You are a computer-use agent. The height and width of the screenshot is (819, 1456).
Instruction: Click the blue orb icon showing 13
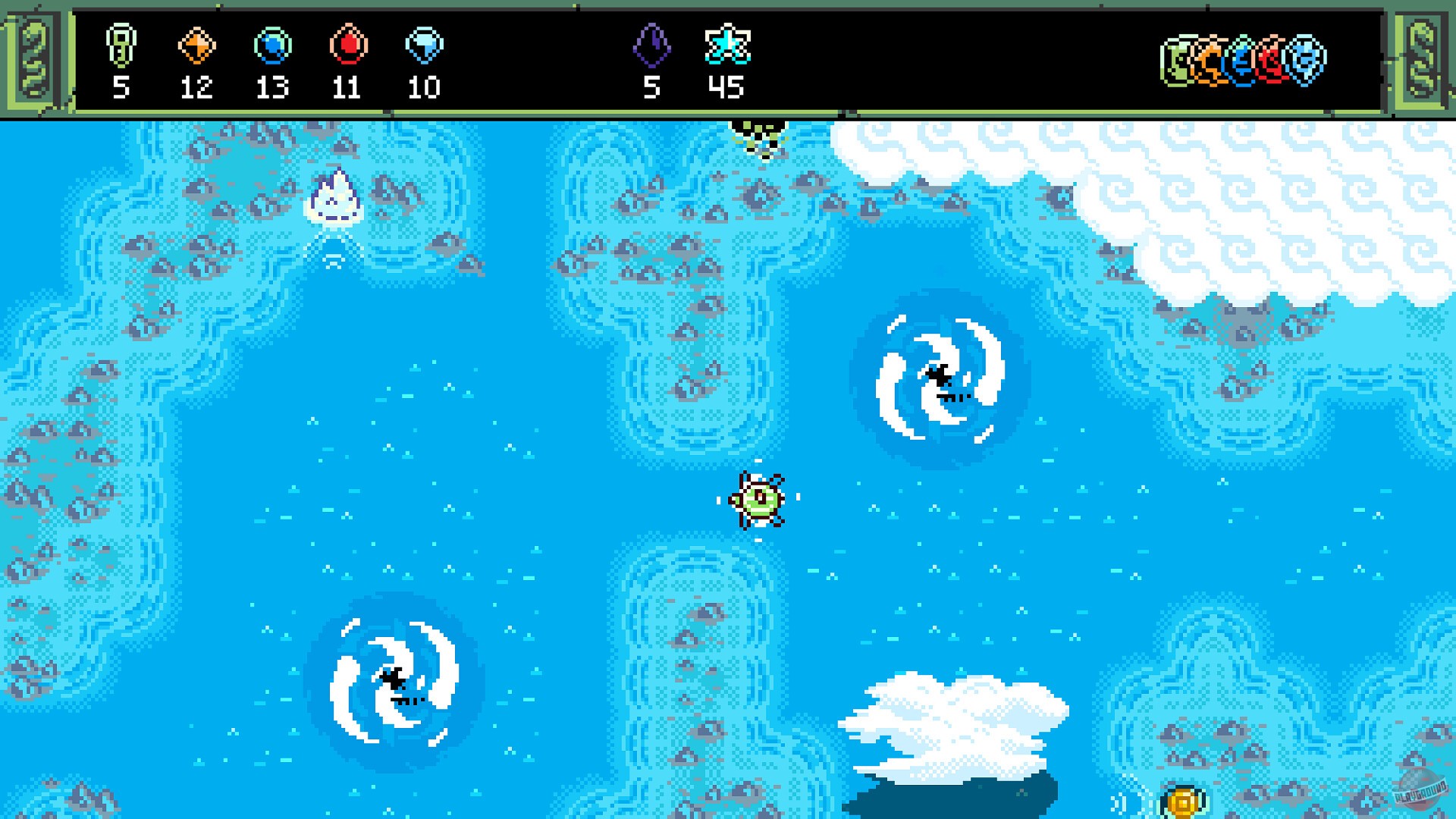click(x=273, y=45)
